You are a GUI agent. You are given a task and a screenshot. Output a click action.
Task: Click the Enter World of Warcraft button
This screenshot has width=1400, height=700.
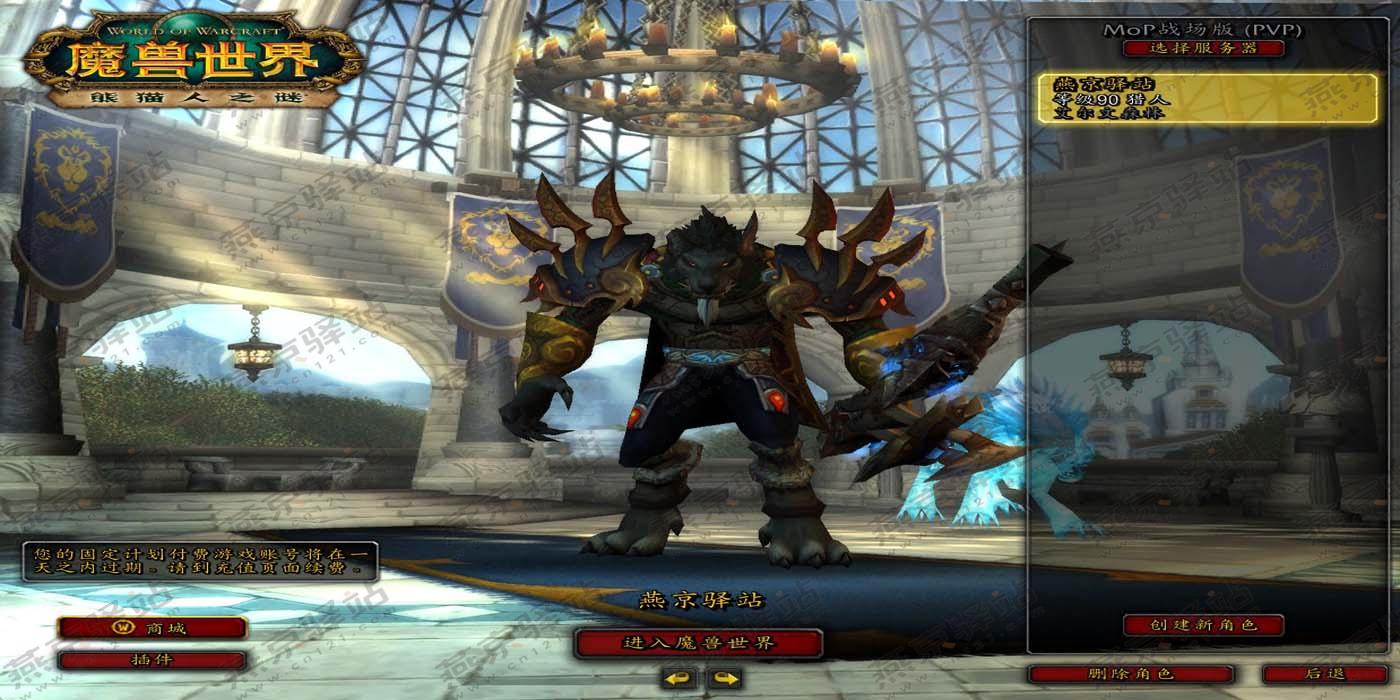coord(698,643)
